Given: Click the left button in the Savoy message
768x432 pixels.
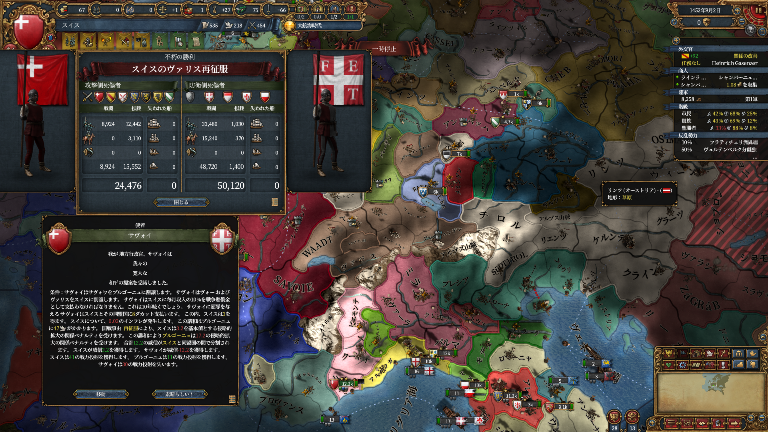Looking at the screenshot, I should (x=98, y=393).
